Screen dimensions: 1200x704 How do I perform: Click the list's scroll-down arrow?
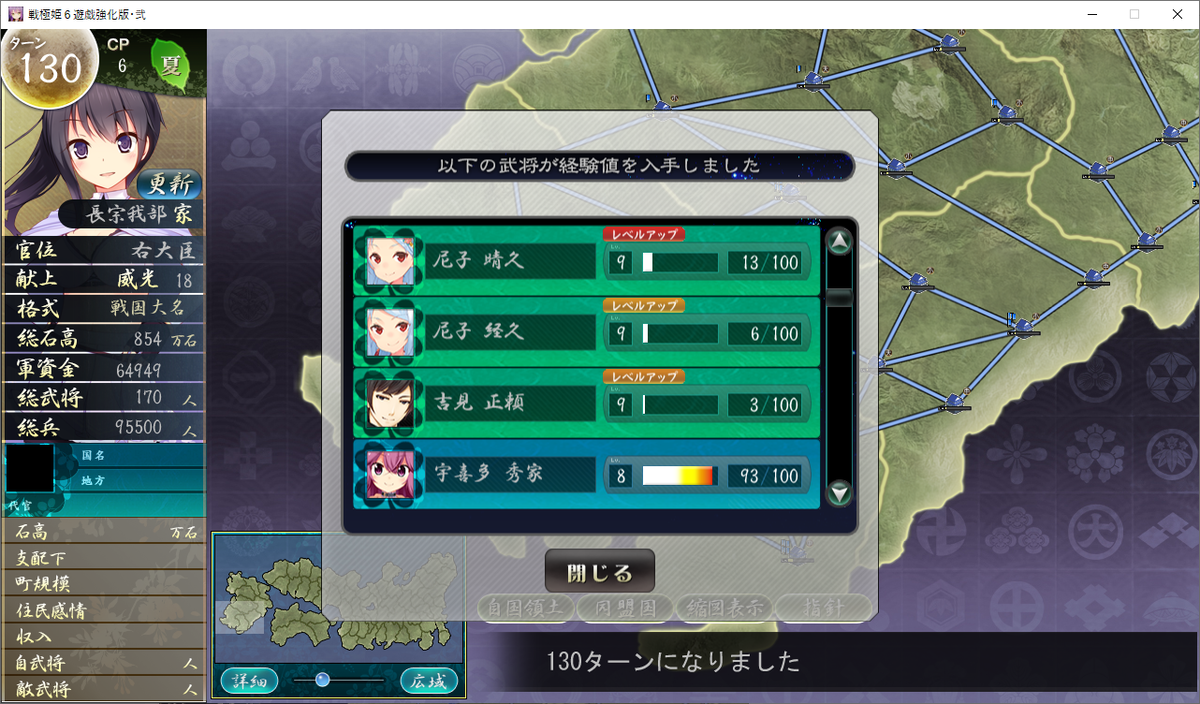840,492
